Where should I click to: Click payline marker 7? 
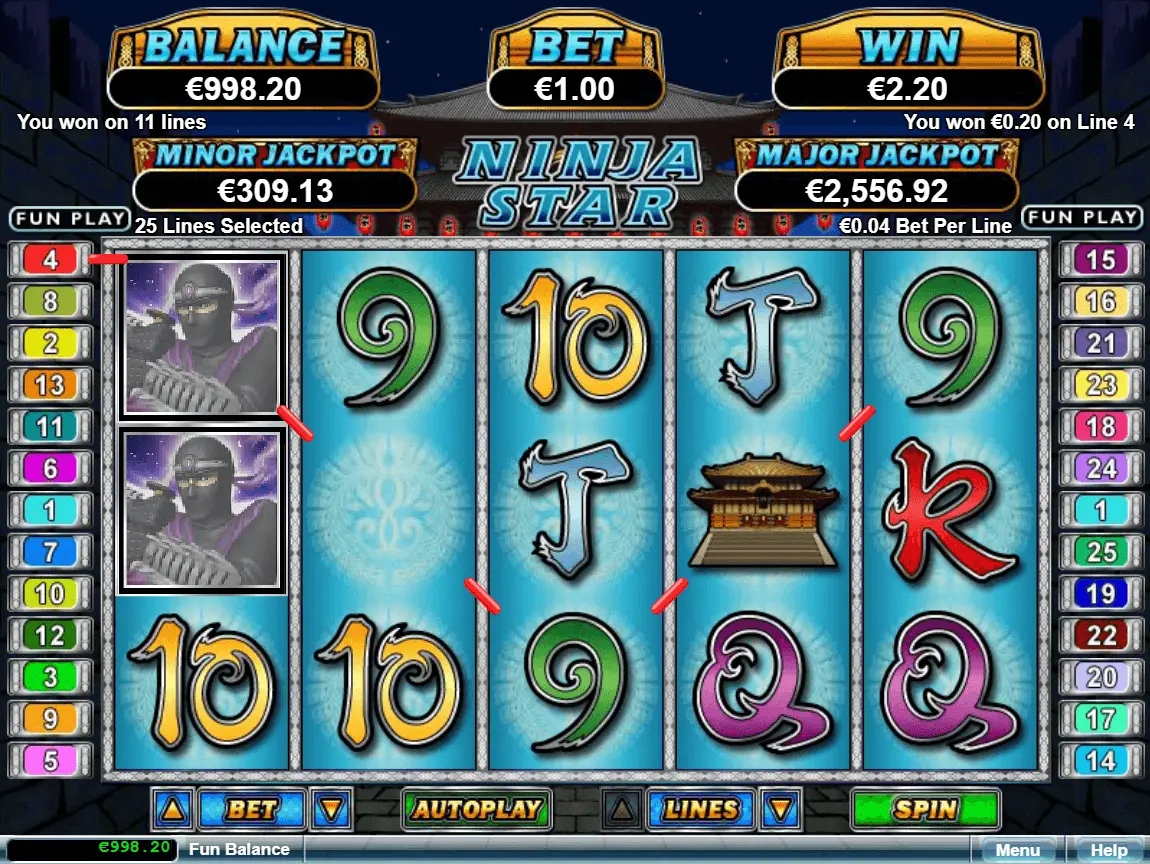tap(50, 551)
